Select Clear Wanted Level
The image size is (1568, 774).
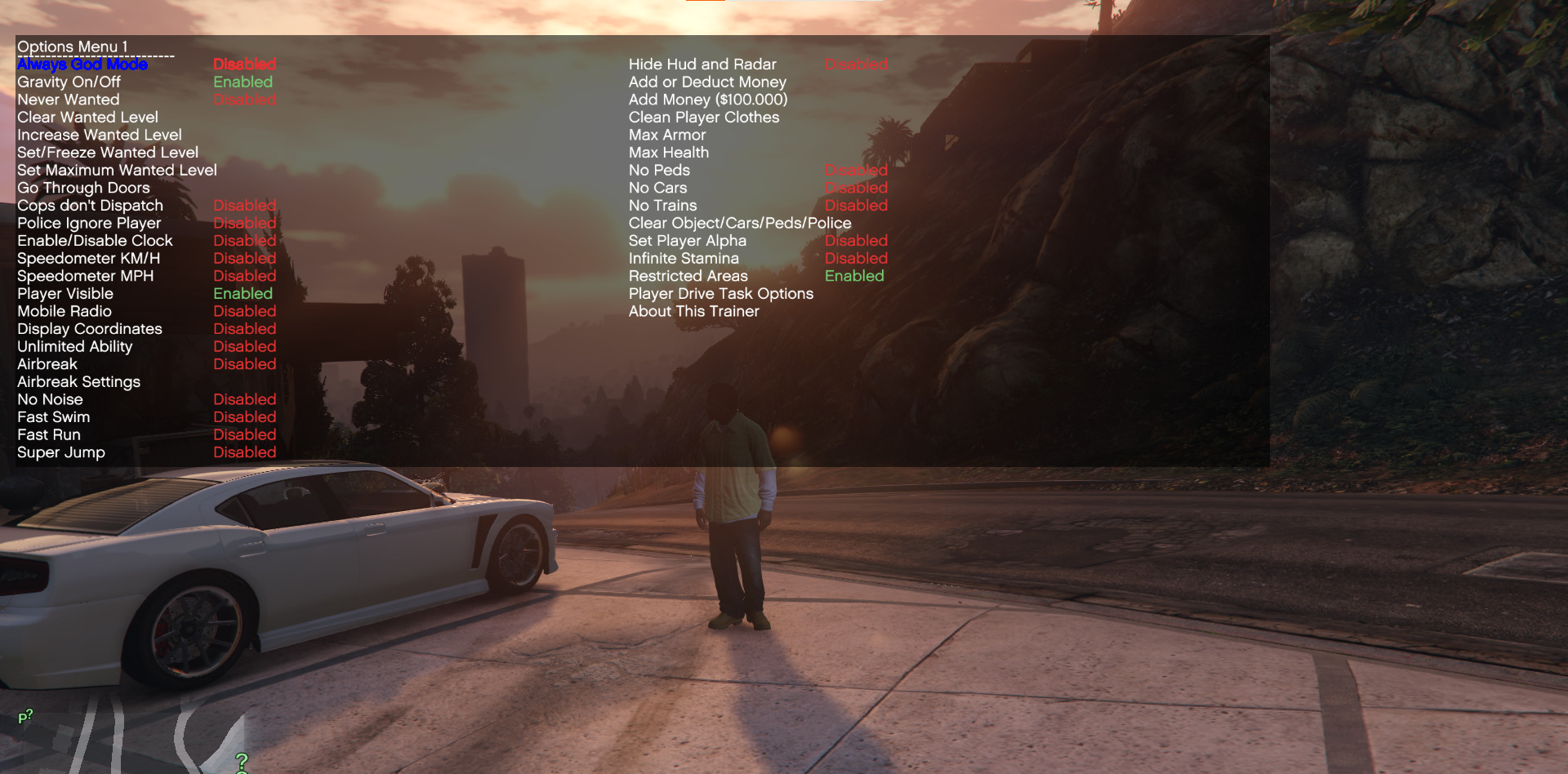point(87,117)
